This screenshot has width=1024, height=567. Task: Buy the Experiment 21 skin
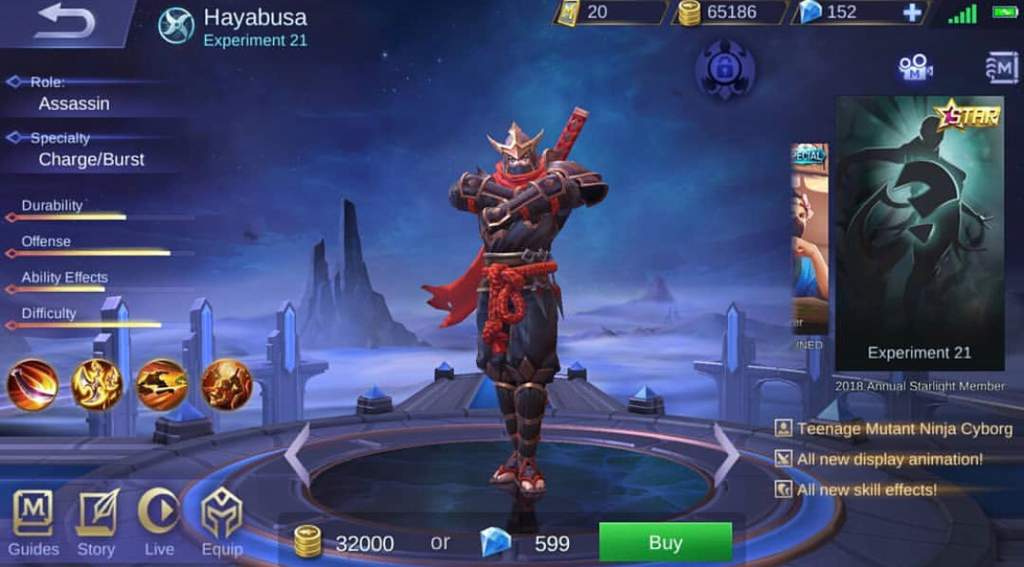click(665, 543)
